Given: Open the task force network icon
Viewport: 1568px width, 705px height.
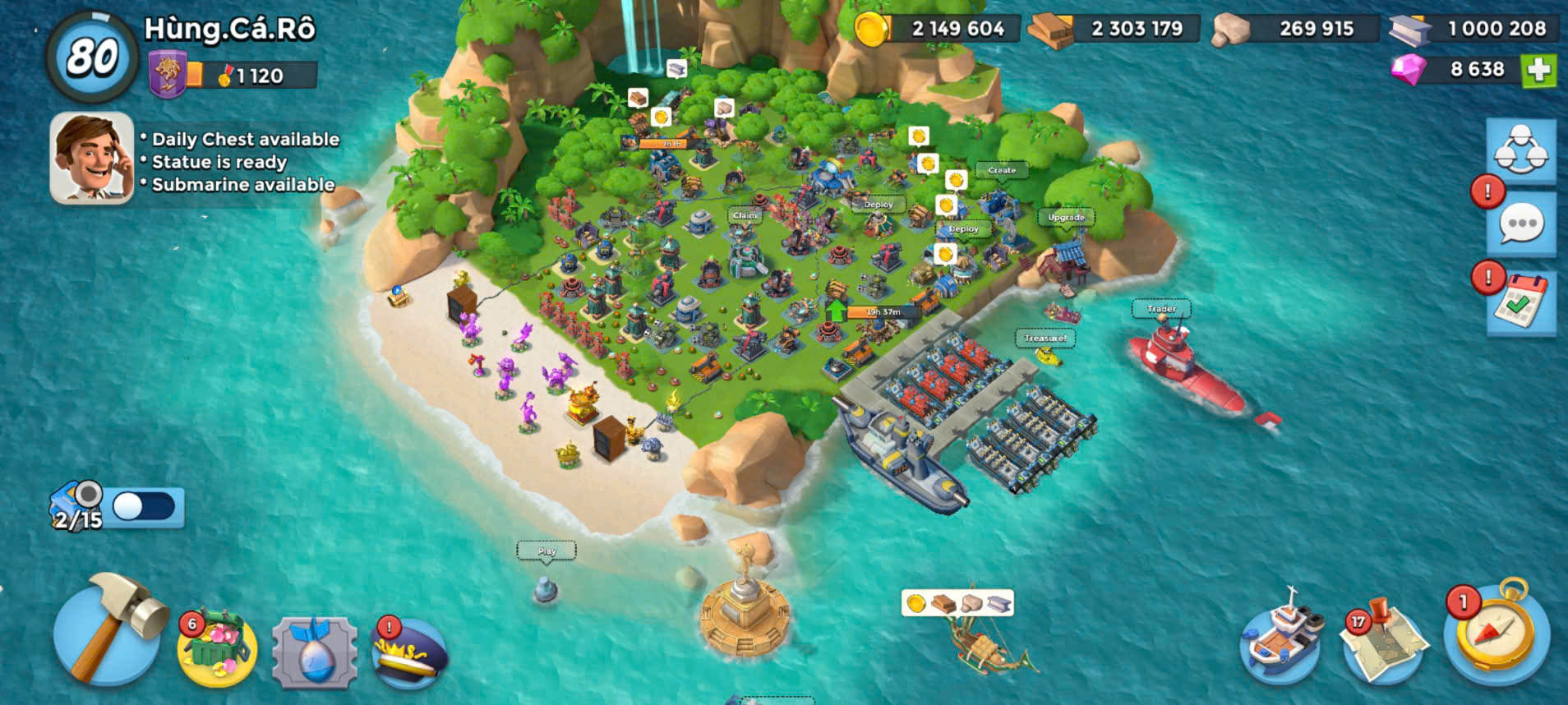Looking at the screenshot, I should coord(1520,150).
